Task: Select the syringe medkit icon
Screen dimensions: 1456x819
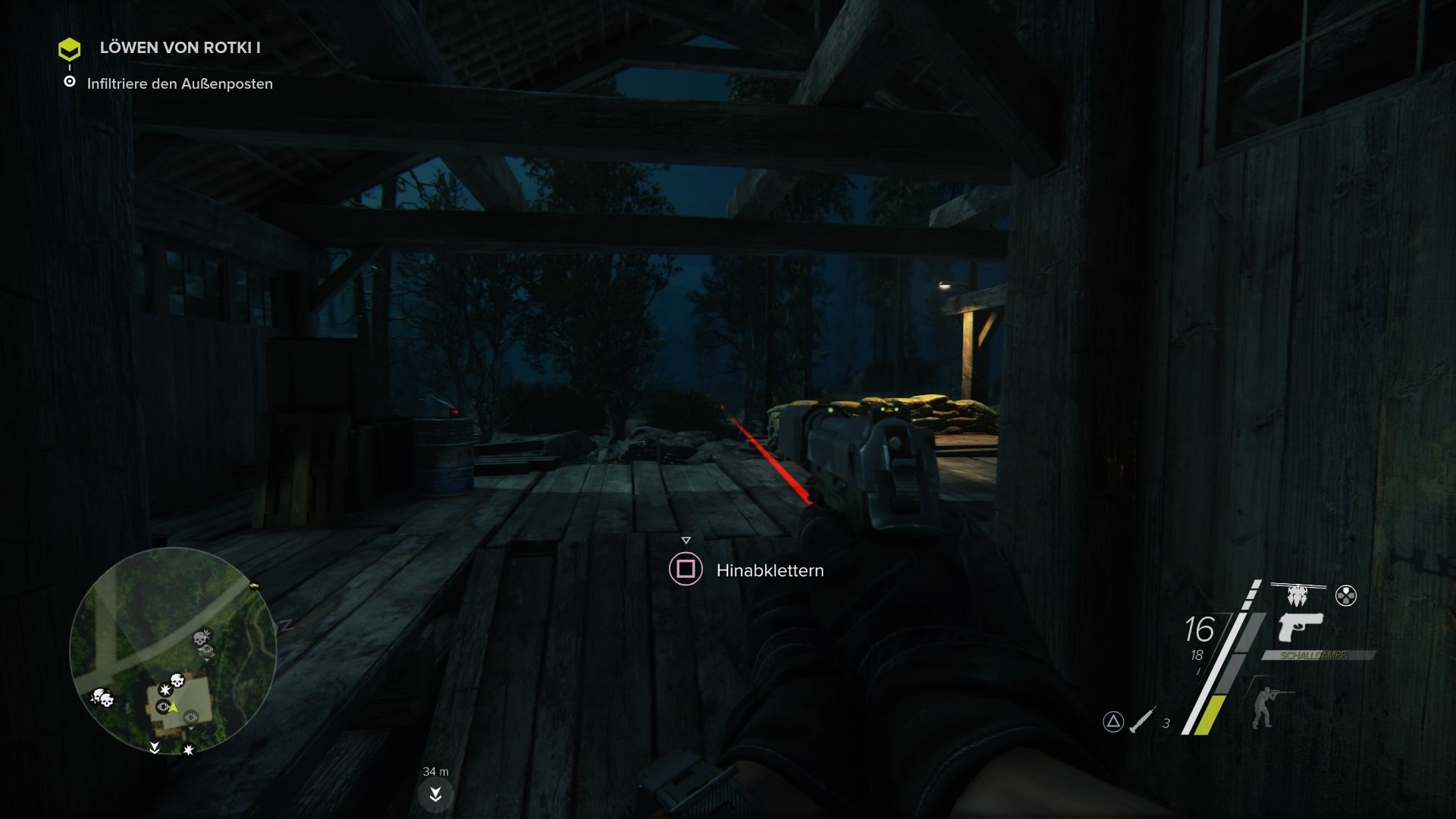Action: tap(1141, 720)
